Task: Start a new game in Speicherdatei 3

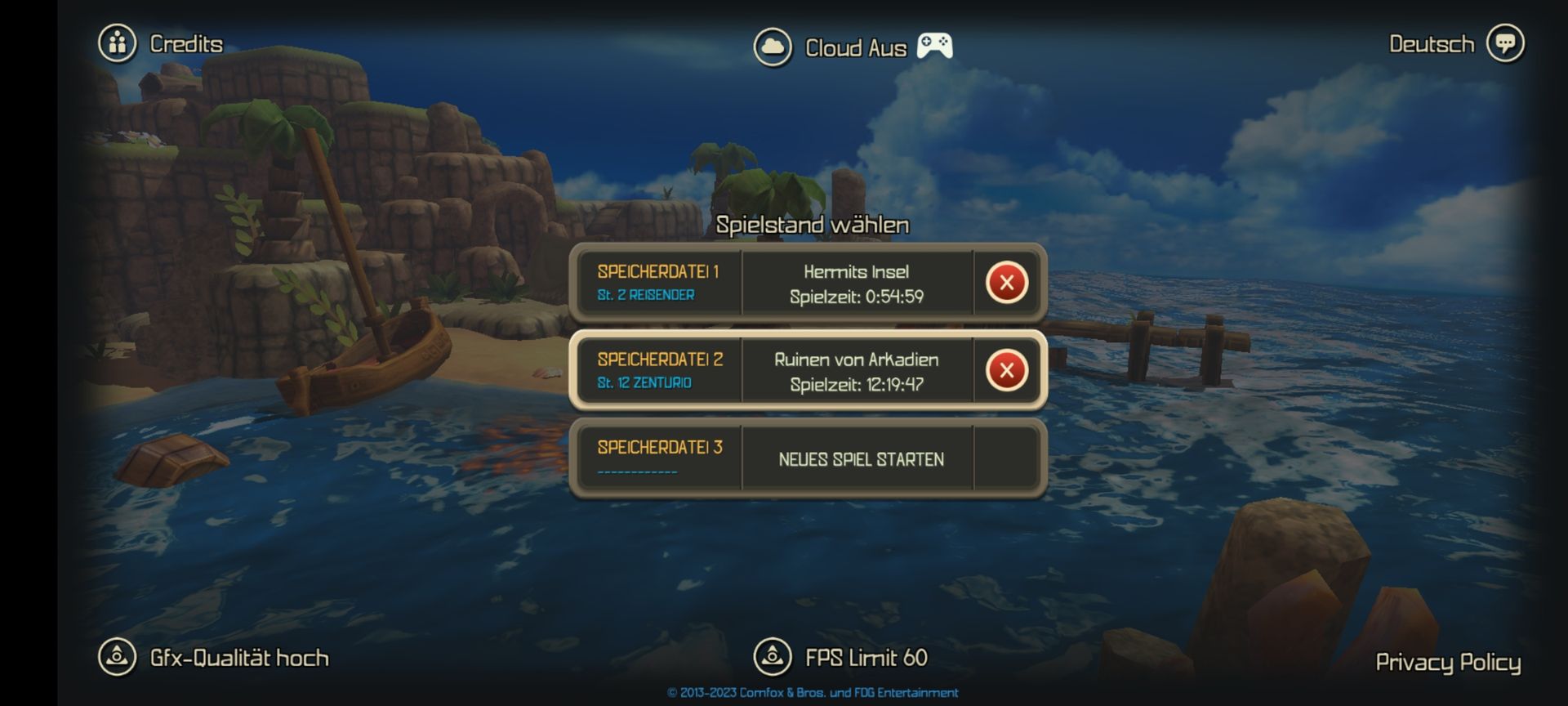Action: 860,458
